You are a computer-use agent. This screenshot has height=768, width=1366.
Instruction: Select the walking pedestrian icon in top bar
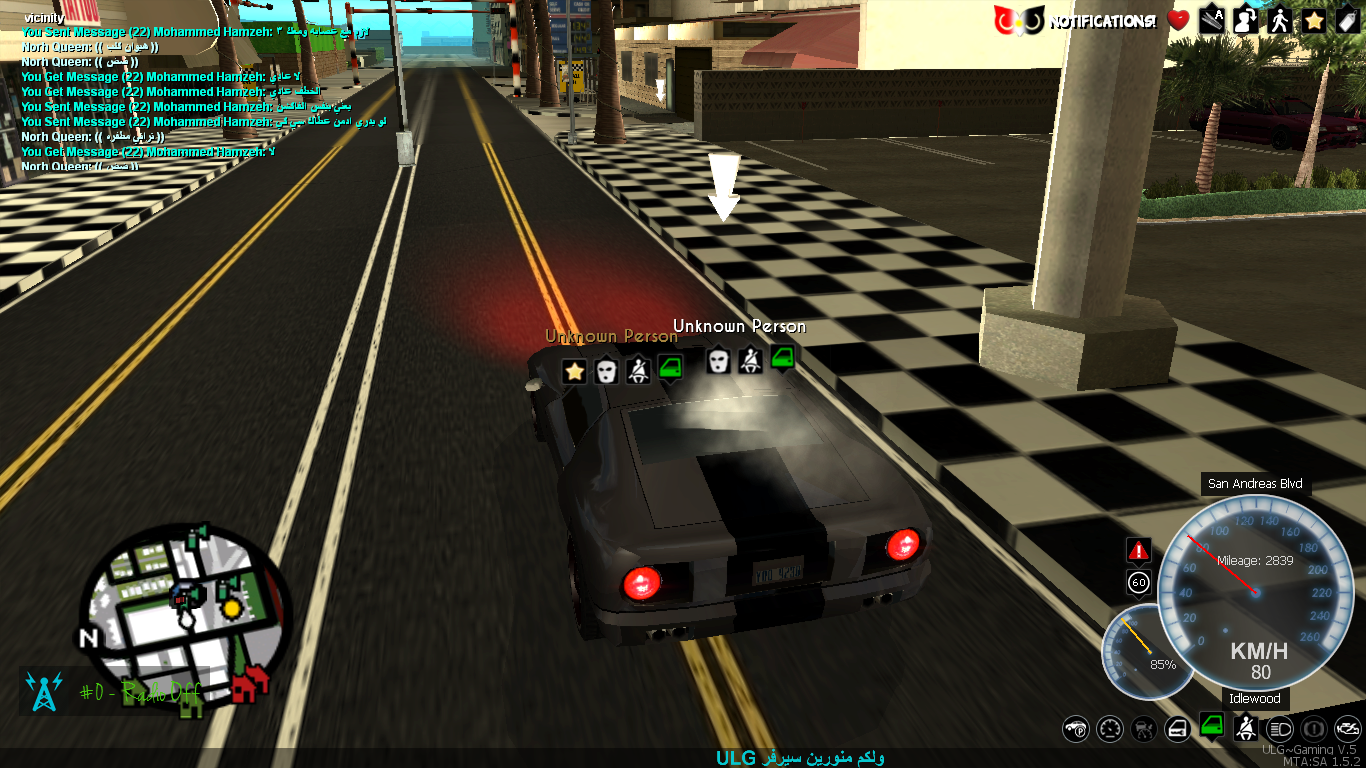[x=1279, y=20]
